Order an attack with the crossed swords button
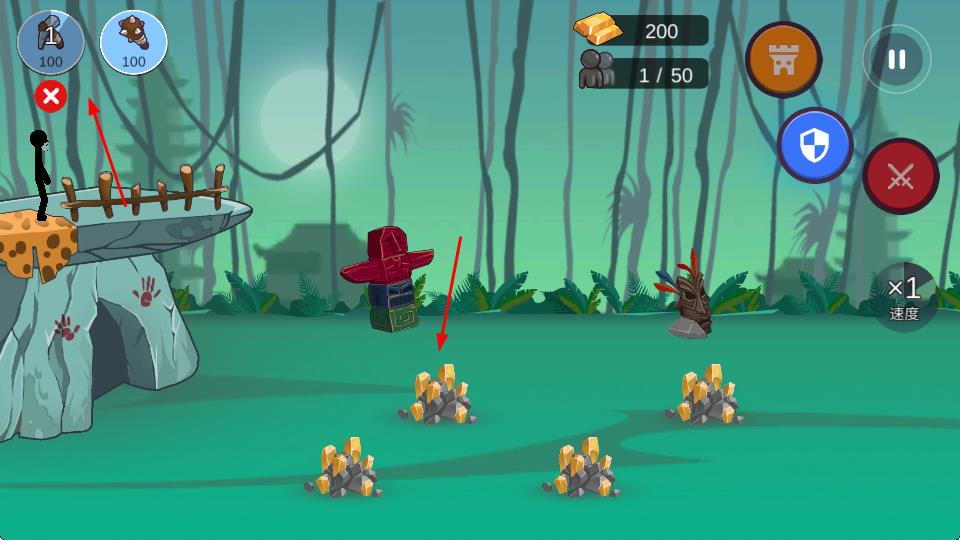This screenshot has height=540, width=960. [900, 177]
